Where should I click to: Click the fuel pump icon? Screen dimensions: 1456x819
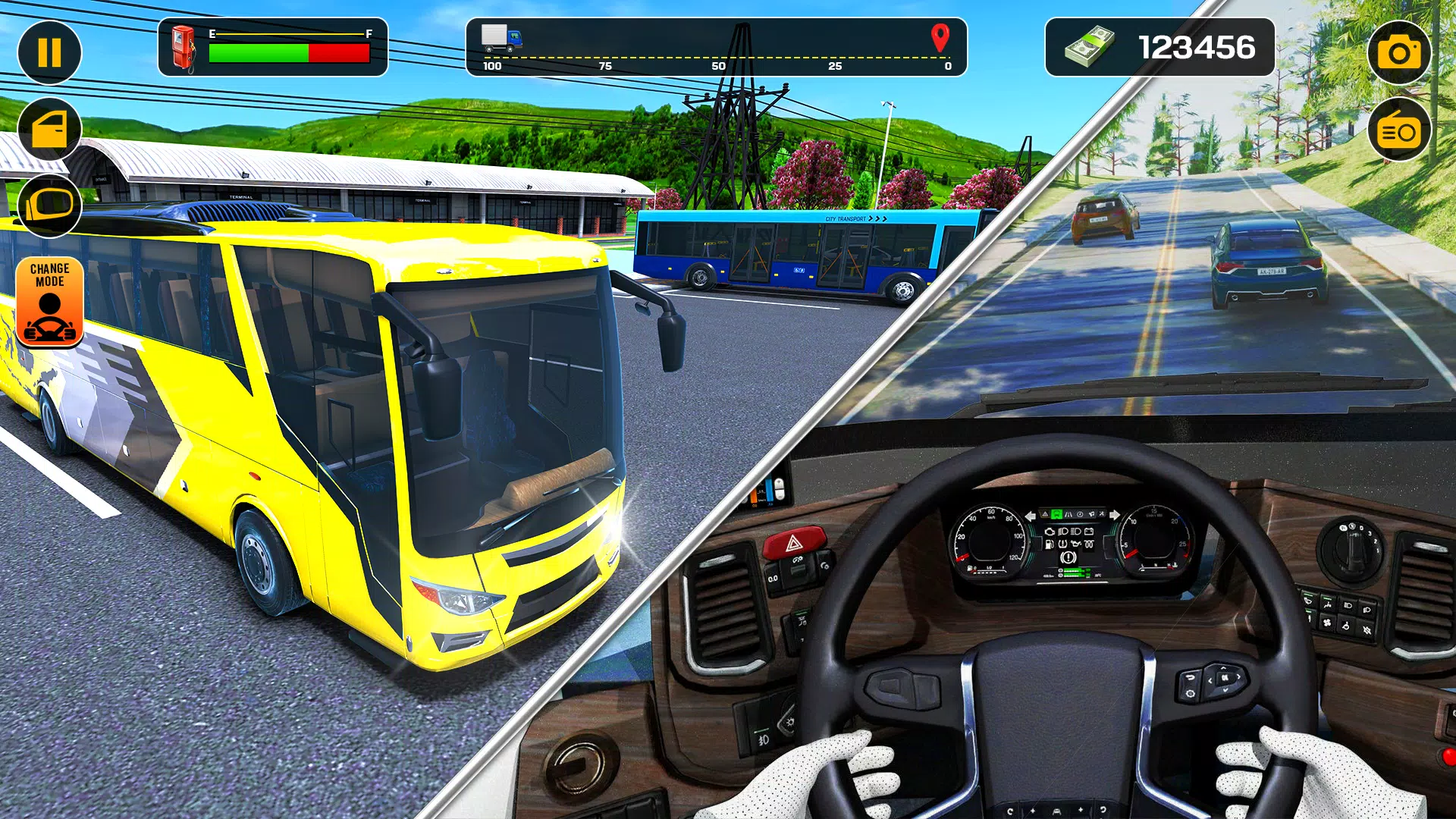(x=182, y=49)
